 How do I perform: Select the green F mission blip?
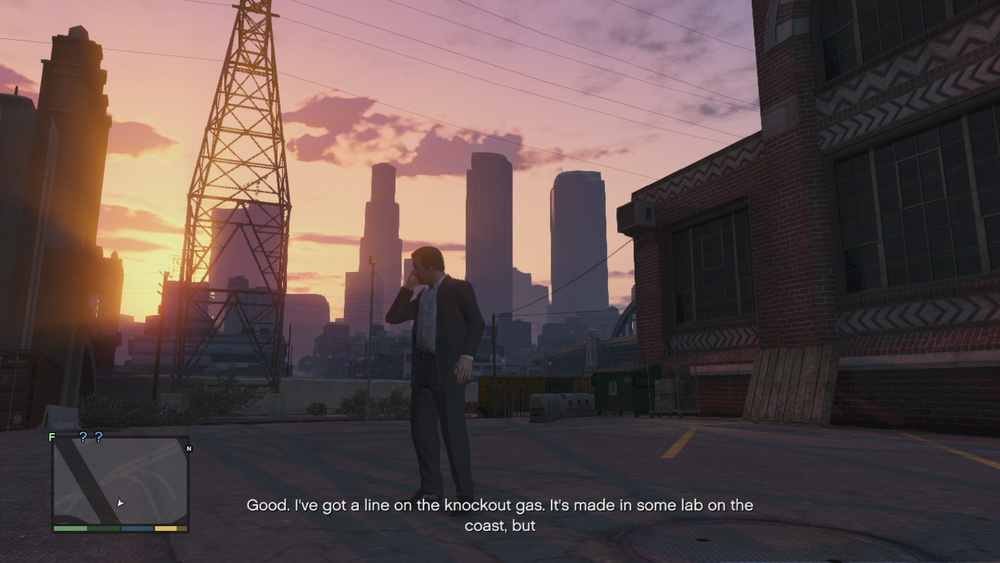(x=52, y=437)
